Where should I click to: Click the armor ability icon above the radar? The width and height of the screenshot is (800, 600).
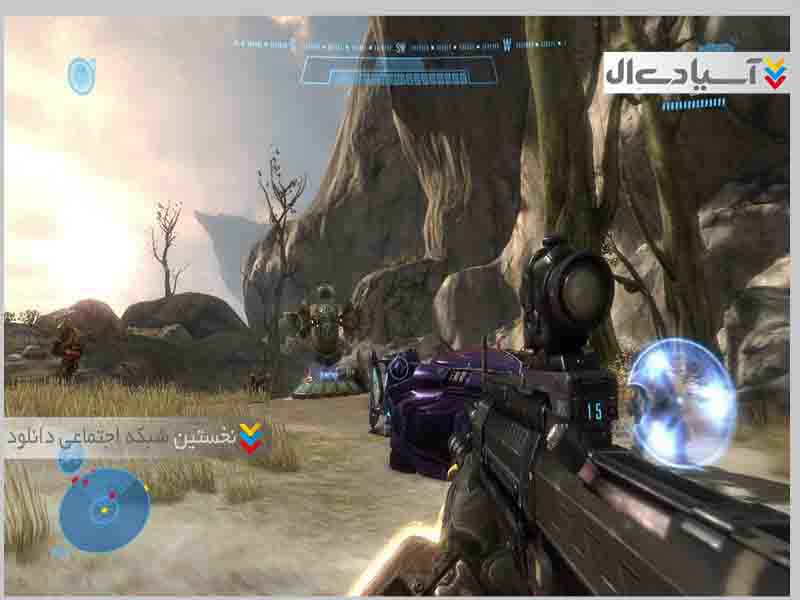coord(71,459)
